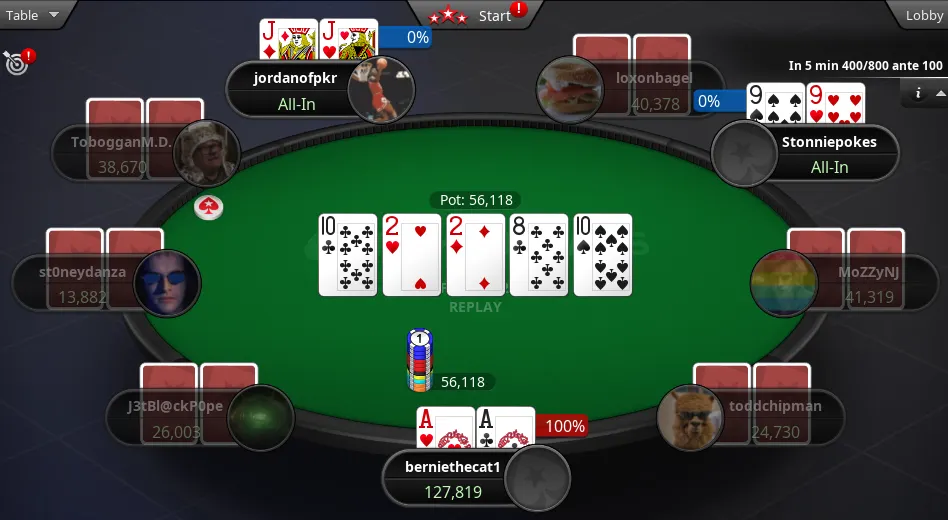Show tournament info via the i icon
This screenshot has height=520, width=948.
tap(918, 93)
